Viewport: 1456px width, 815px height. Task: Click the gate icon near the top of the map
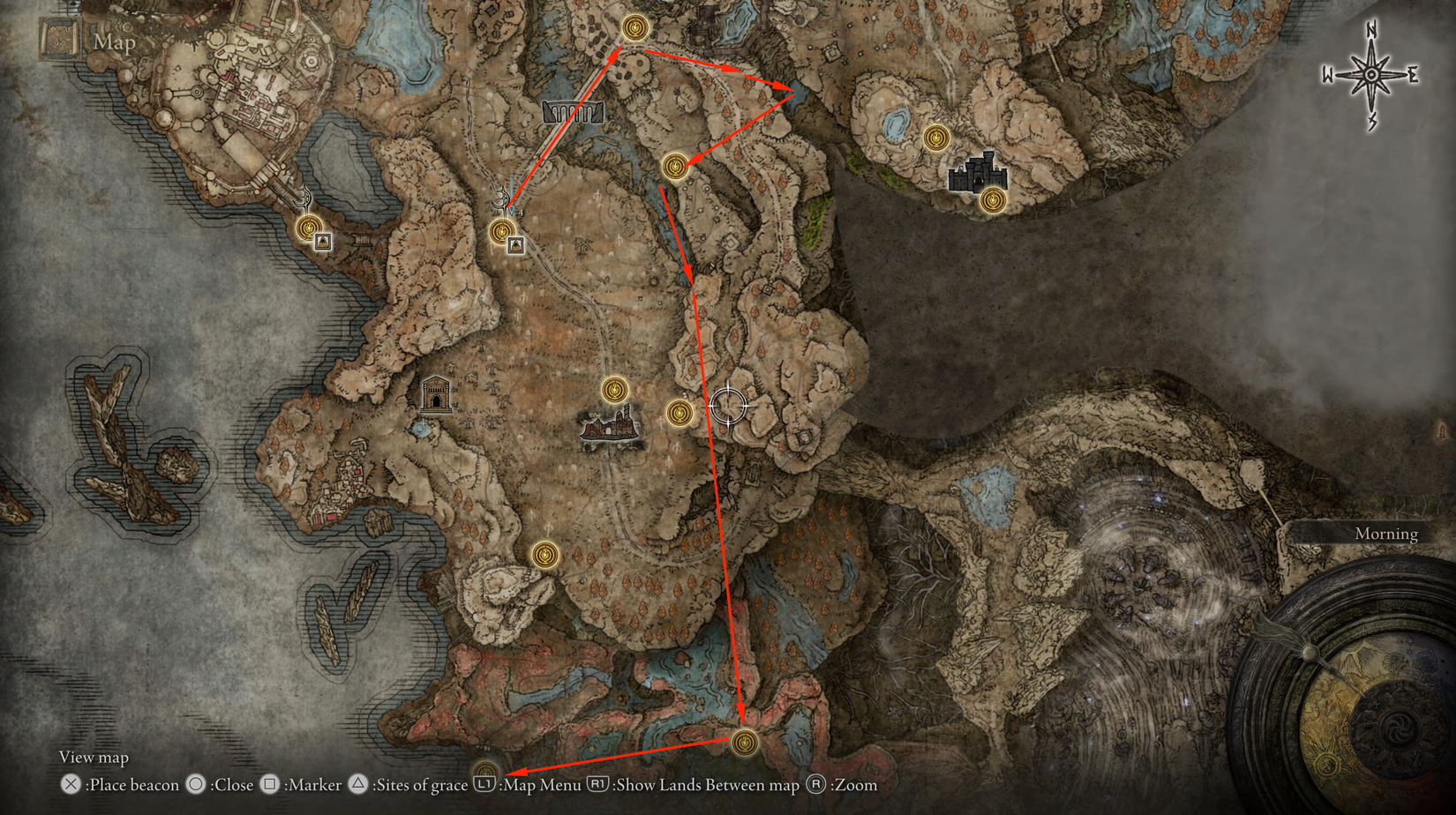tap(572, 113)
